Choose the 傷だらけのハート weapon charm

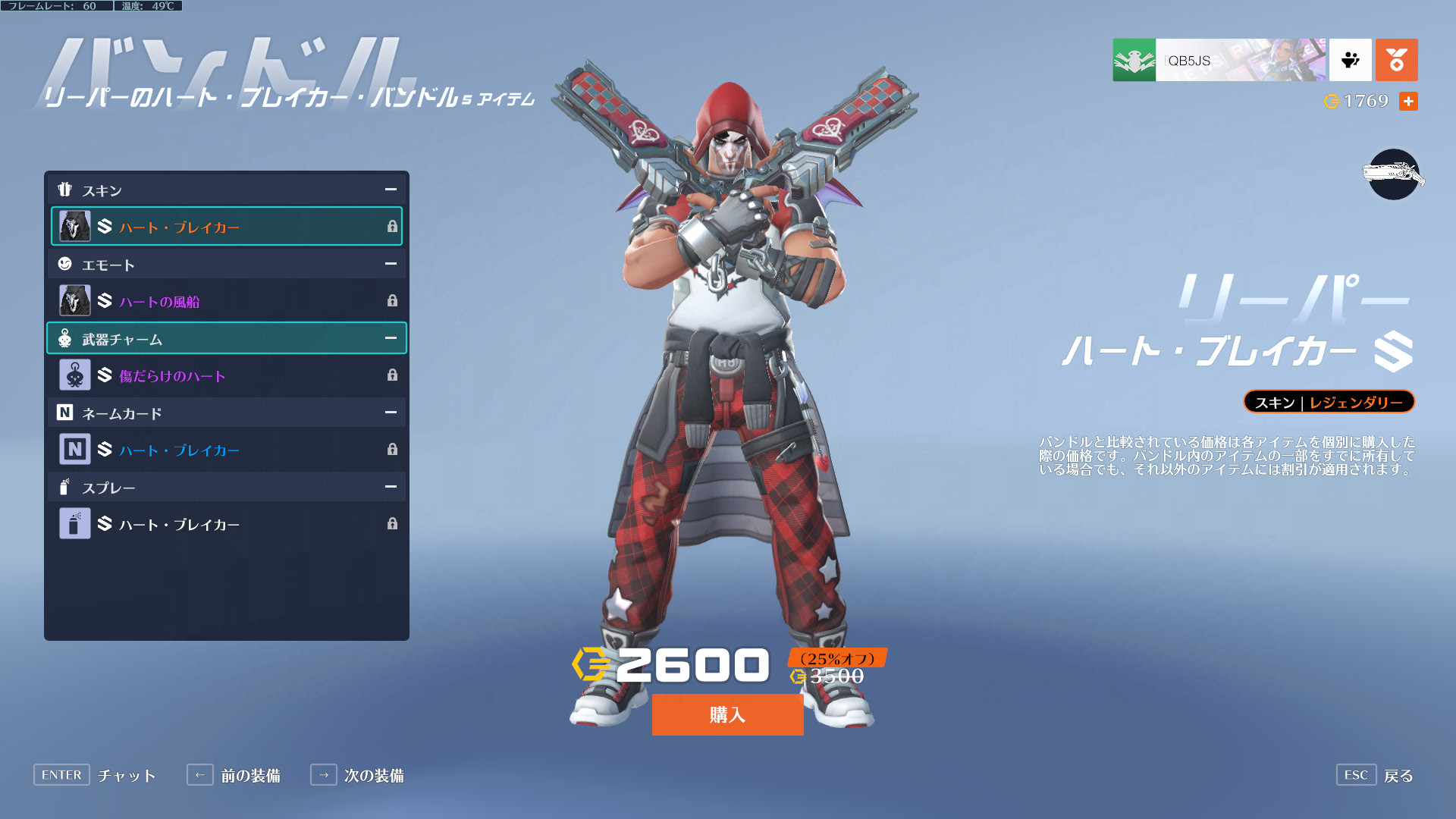[227, 375]
